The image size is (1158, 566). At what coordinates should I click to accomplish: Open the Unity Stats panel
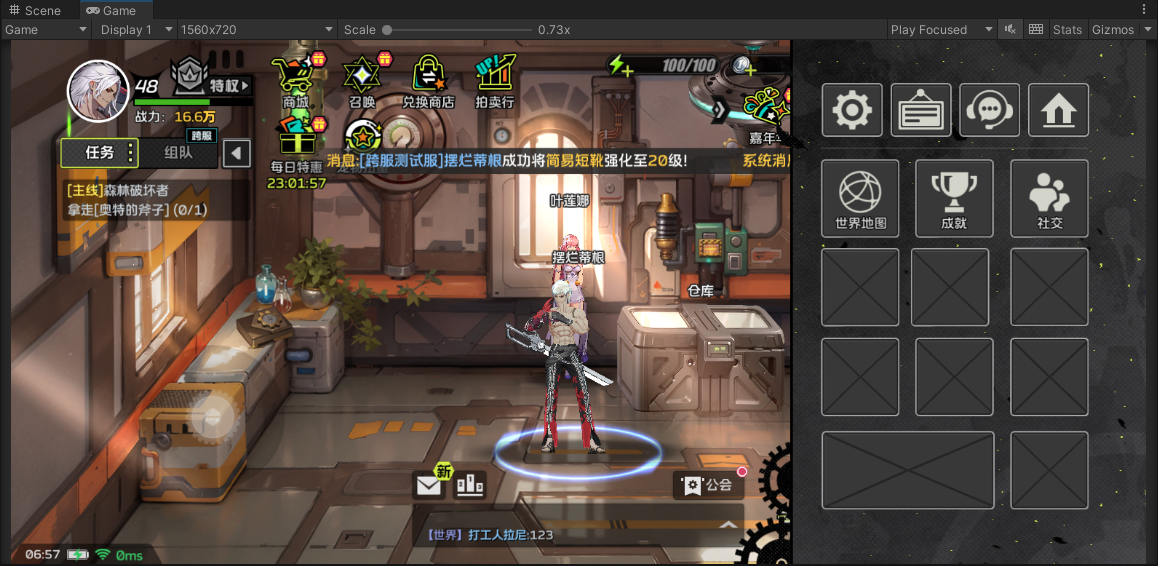click(1067, 30)
